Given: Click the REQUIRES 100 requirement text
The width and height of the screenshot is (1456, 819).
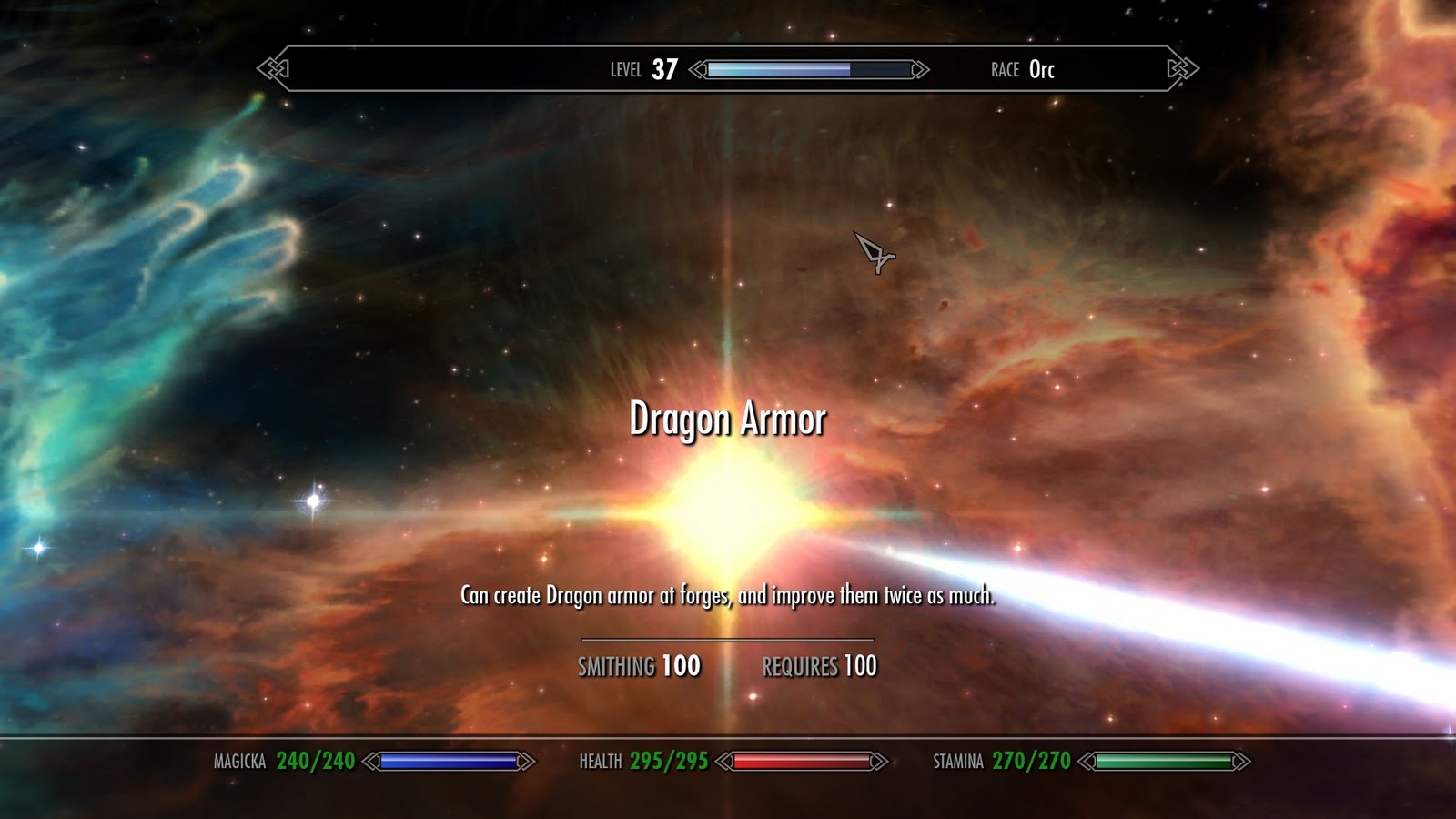Looking at the screenshot, I should [x=820, y=665].
